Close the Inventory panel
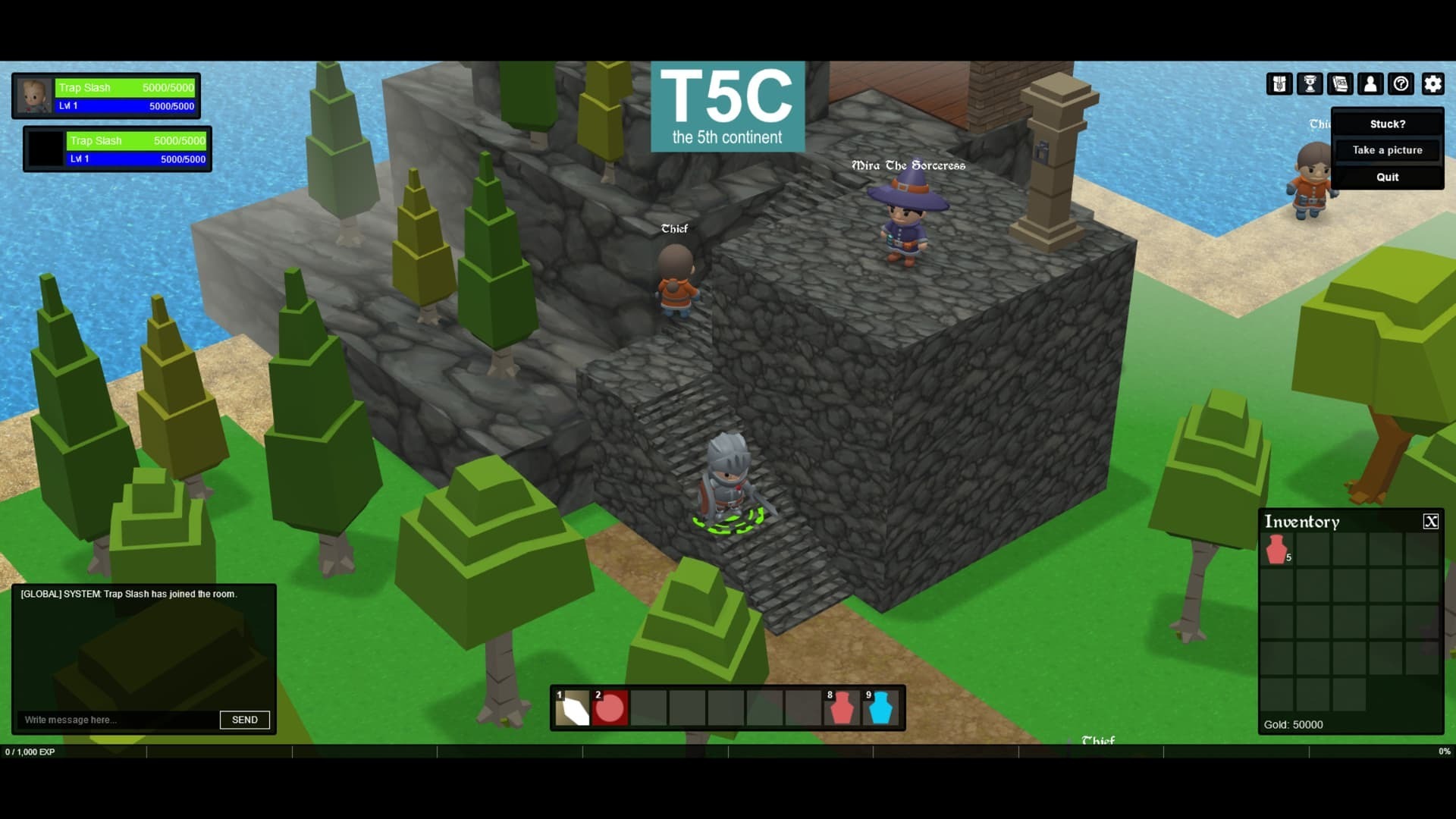 click(x=1430, y=521)
